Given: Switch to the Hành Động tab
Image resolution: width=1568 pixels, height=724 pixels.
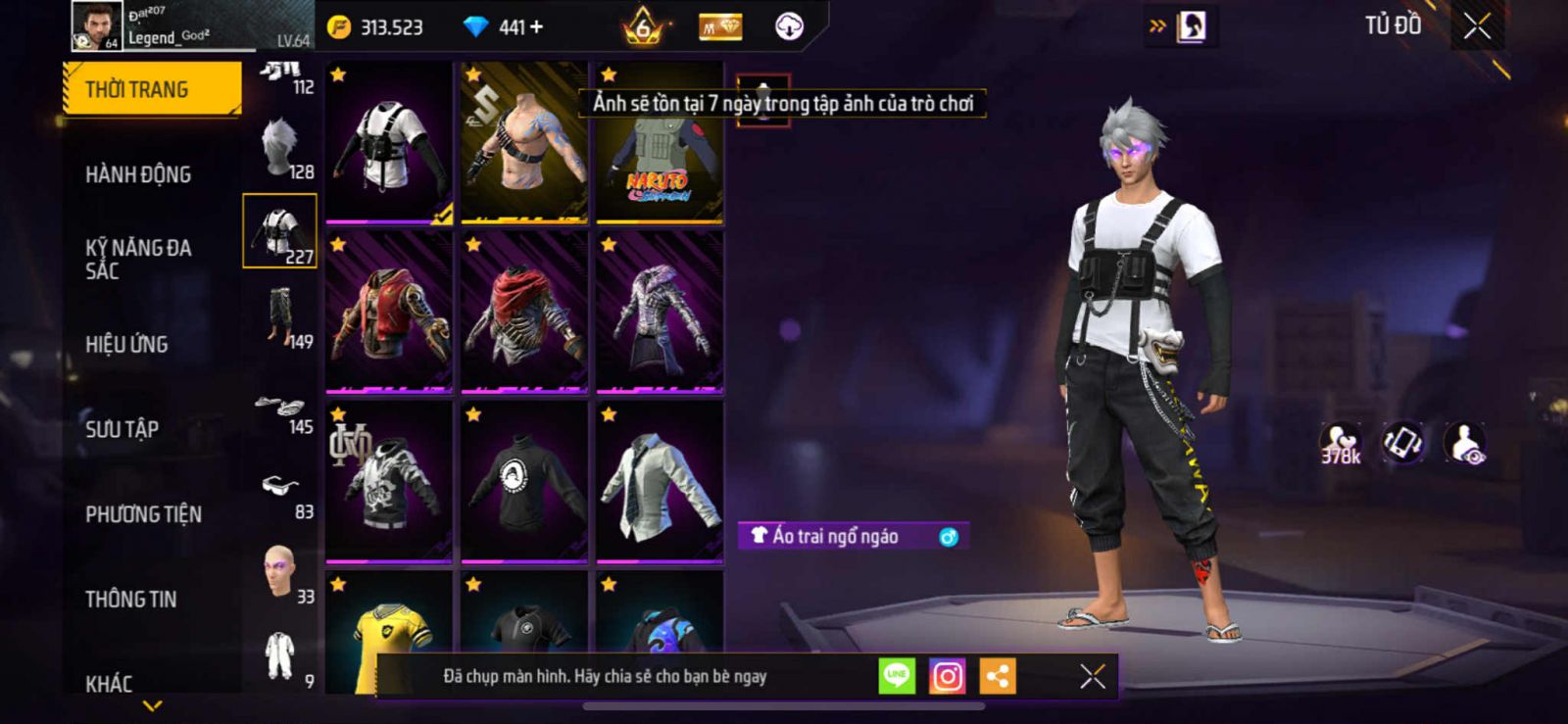Looking at the screenshot, I should click(138, 174).
